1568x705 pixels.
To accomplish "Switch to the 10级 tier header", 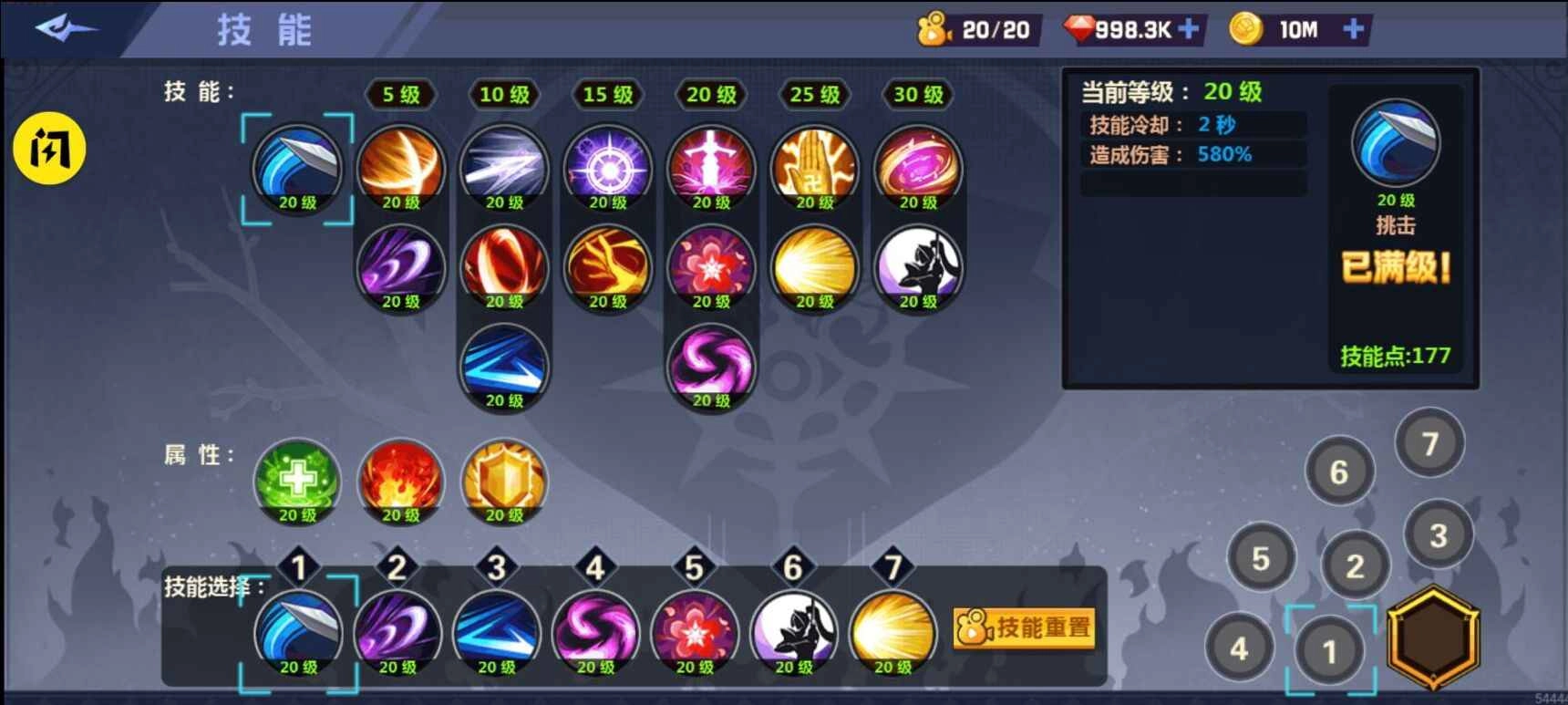I will coord(503,95).
